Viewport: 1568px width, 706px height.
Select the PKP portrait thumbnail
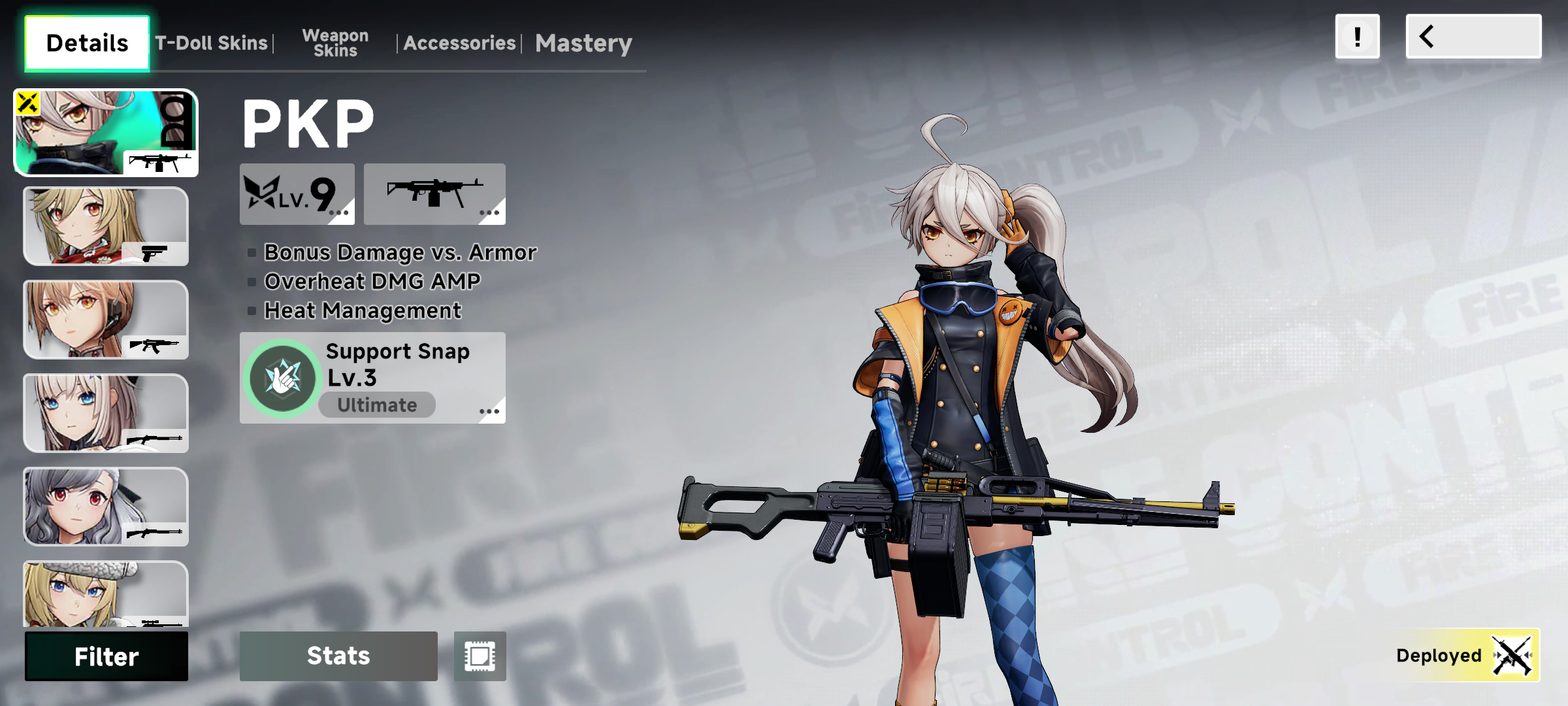click(x=106, y=133)
